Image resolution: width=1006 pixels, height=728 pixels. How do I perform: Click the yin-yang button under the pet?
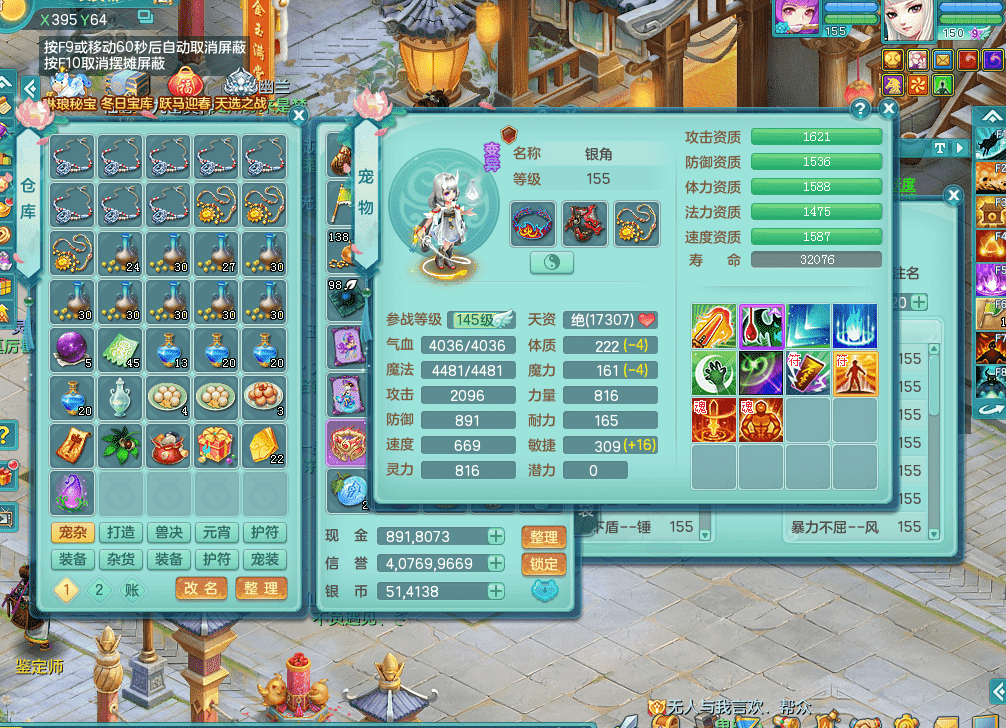pos(551,262)
